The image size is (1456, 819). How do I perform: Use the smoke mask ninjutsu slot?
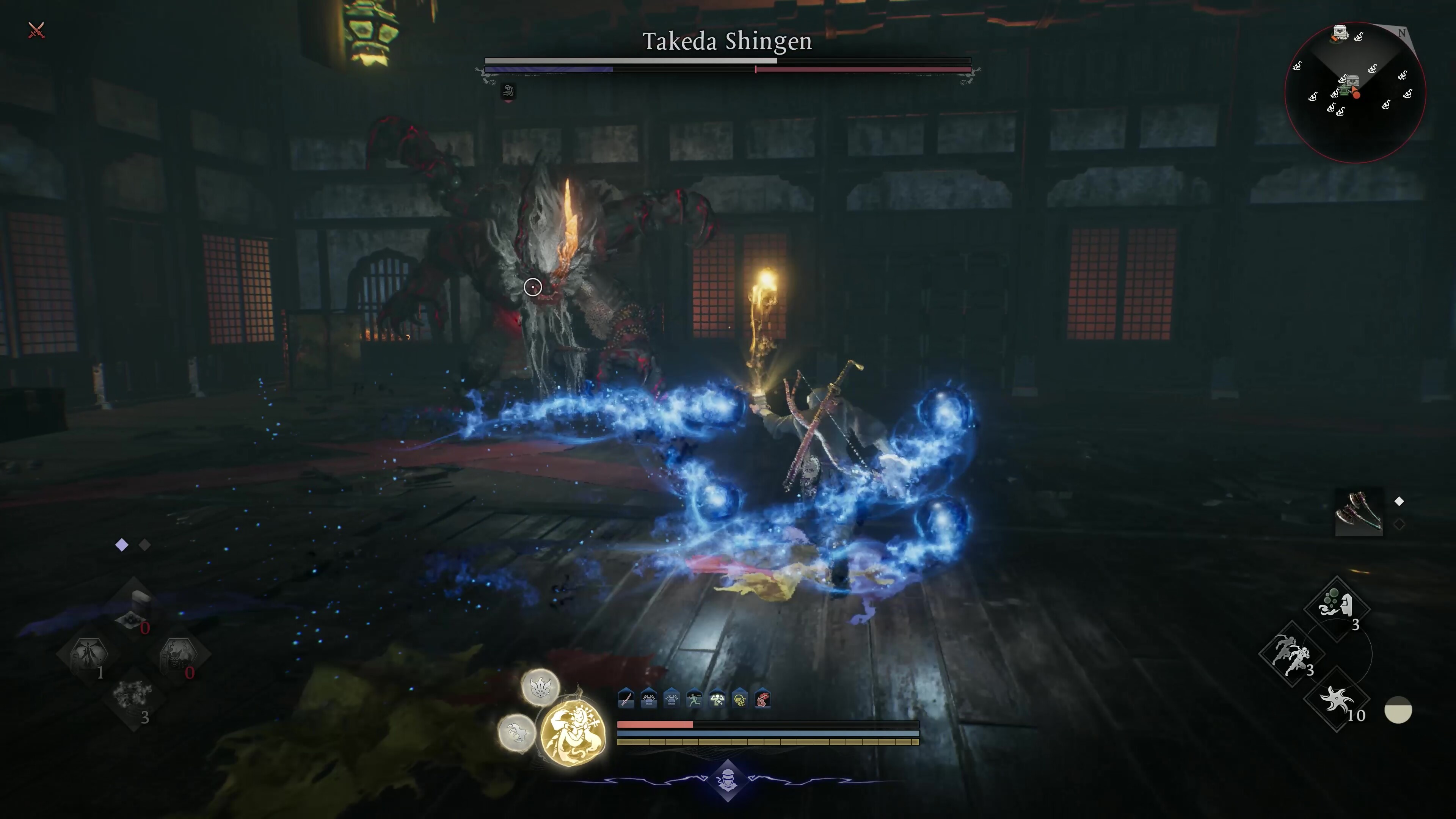(x=1336, y=606)
